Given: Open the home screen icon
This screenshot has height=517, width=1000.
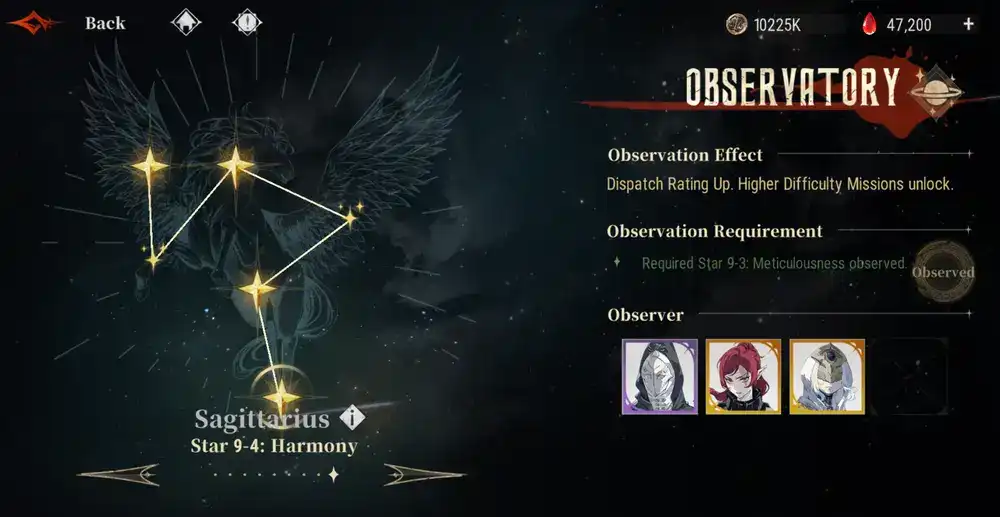Looking at the screenshot, I should pos(185,22).
